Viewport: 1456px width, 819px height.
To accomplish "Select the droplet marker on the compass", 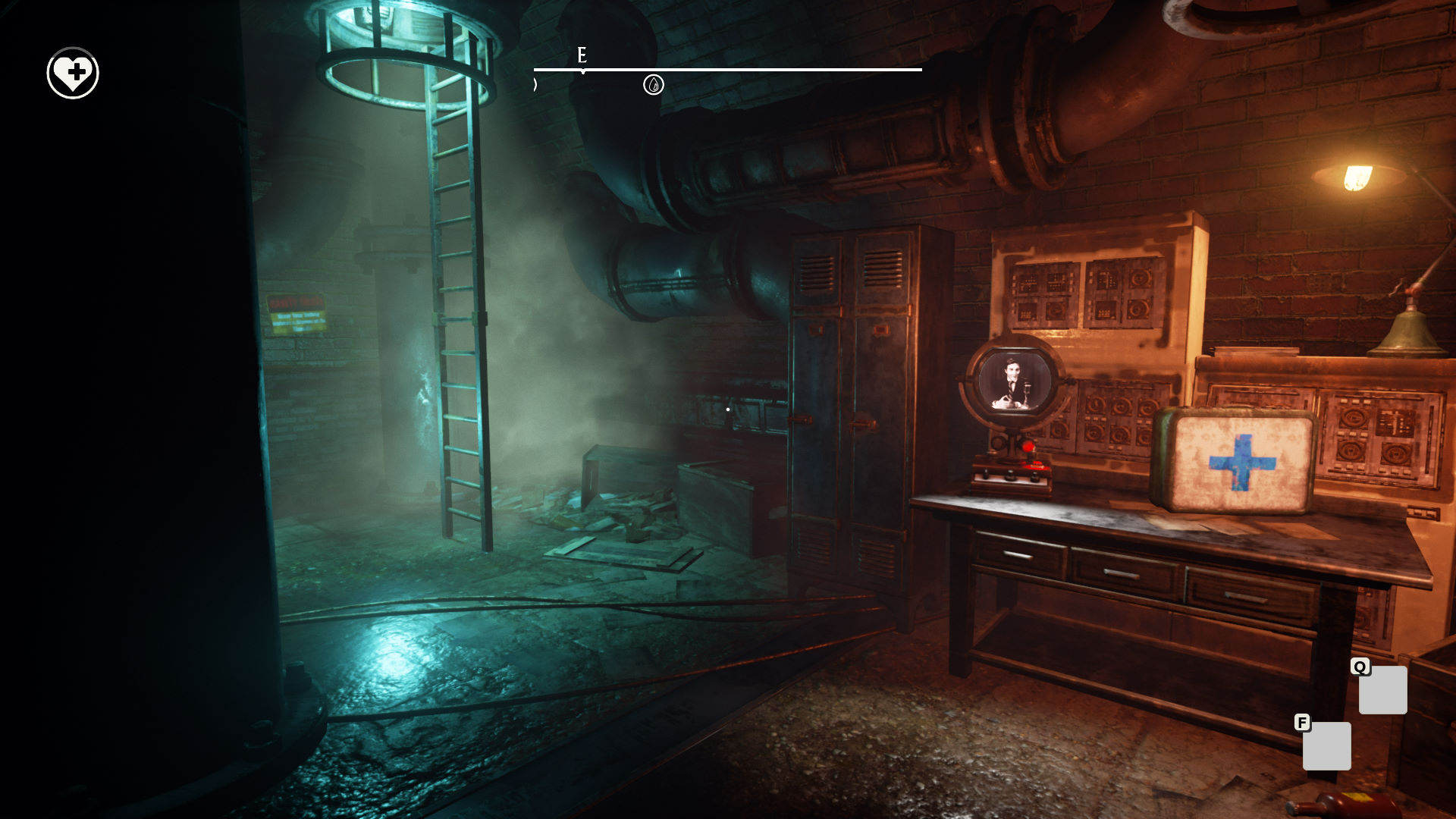I will 653,85.
